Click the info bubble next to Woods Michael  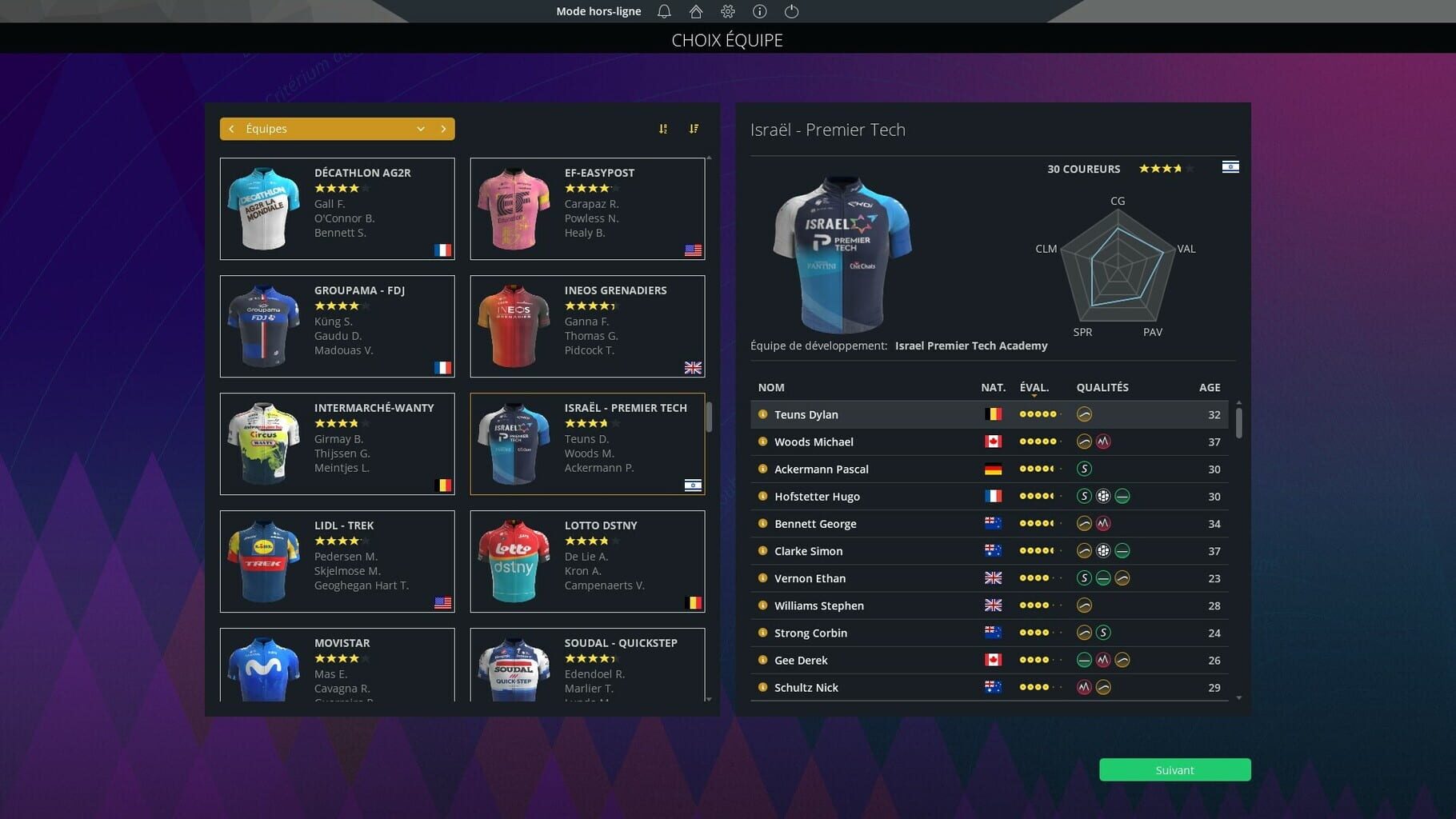pyautogui.click(x=762, y=441)
